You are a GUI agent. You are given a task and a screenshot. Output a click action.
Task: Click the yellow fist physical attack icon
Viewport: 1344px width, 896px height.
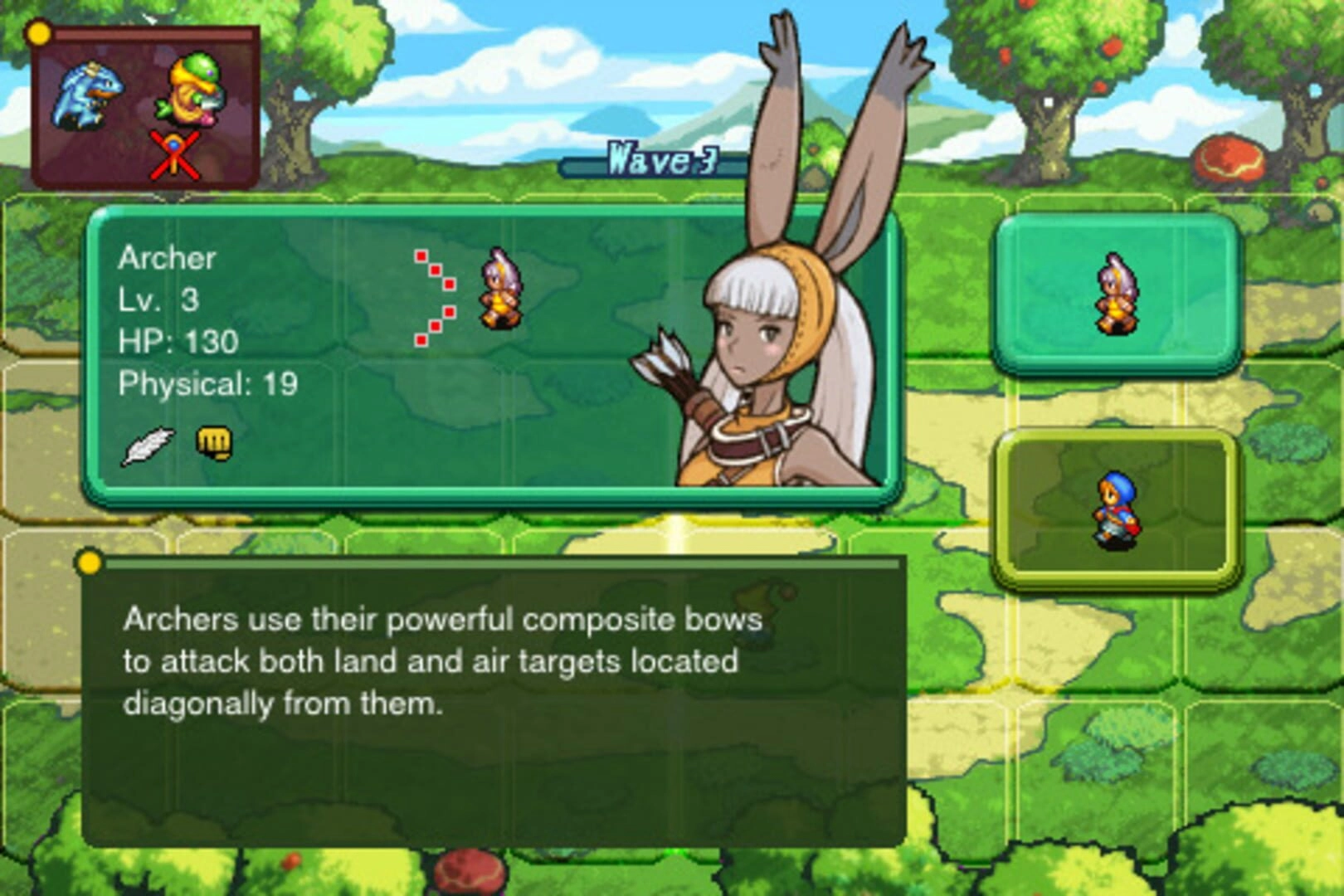point(214,444)
